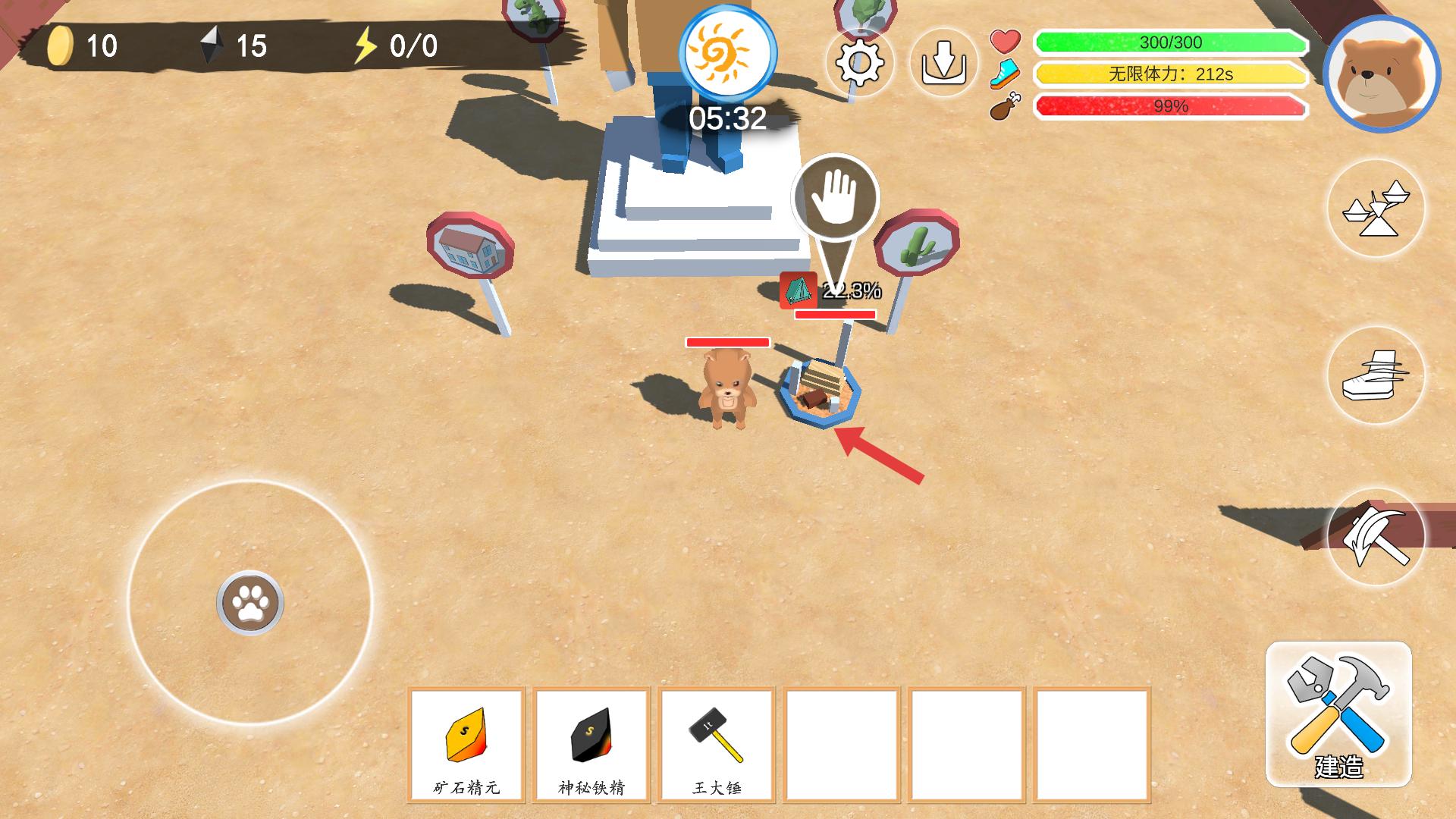Click the sun day-cycle icon

click(727, 52)
